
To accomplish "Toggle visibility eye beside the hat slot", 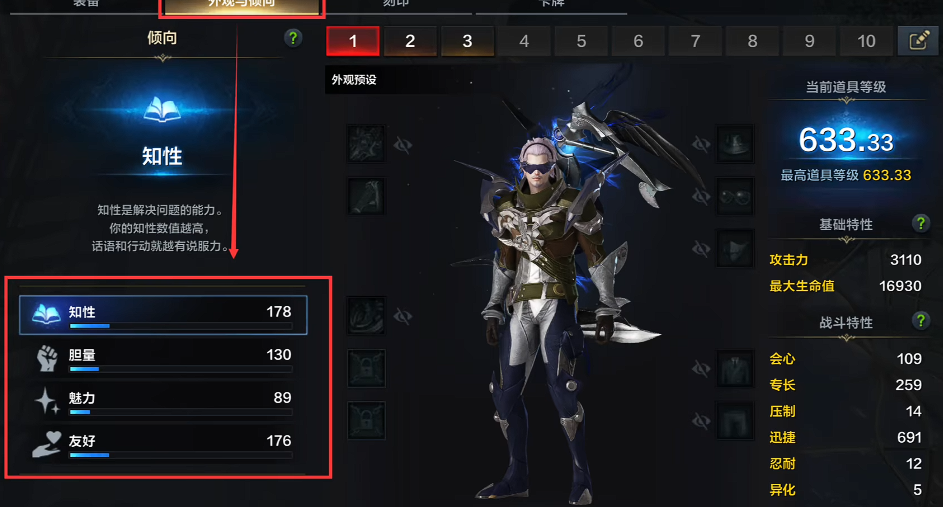I will (702, 145).
